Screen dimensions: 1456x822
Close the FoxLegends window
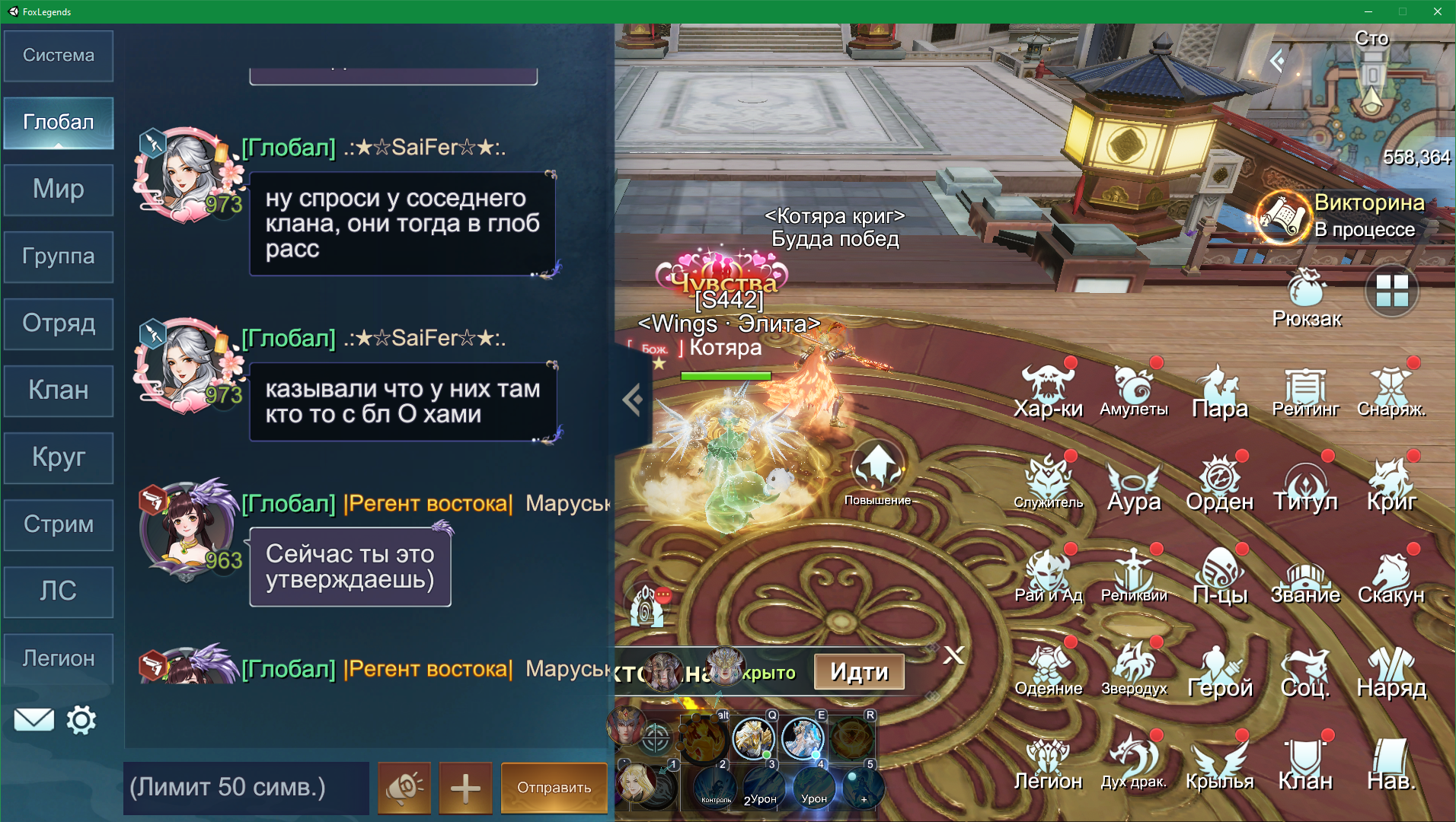pos(1437,11)
